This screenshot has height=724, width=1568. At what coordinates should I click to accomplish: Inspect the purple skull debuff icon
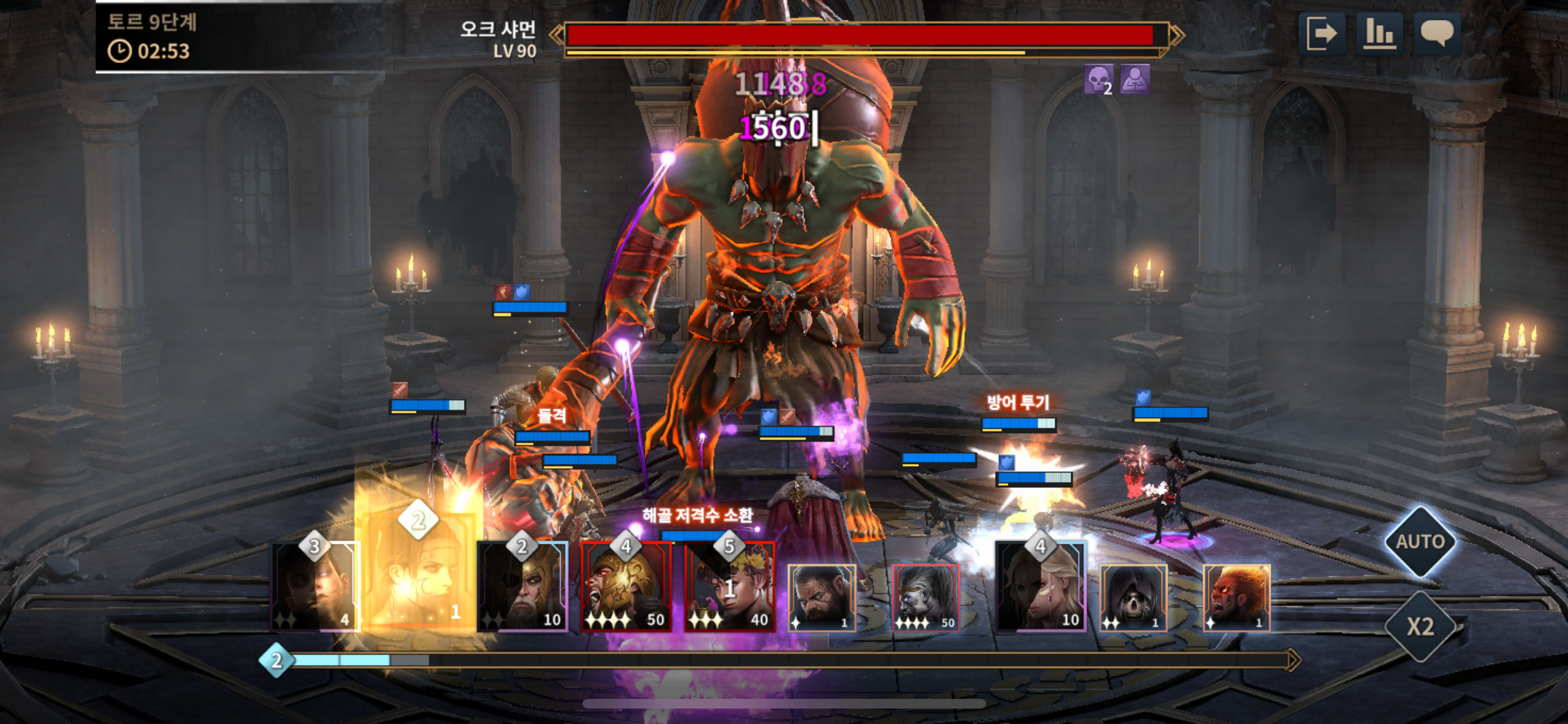click(1098, 80)
